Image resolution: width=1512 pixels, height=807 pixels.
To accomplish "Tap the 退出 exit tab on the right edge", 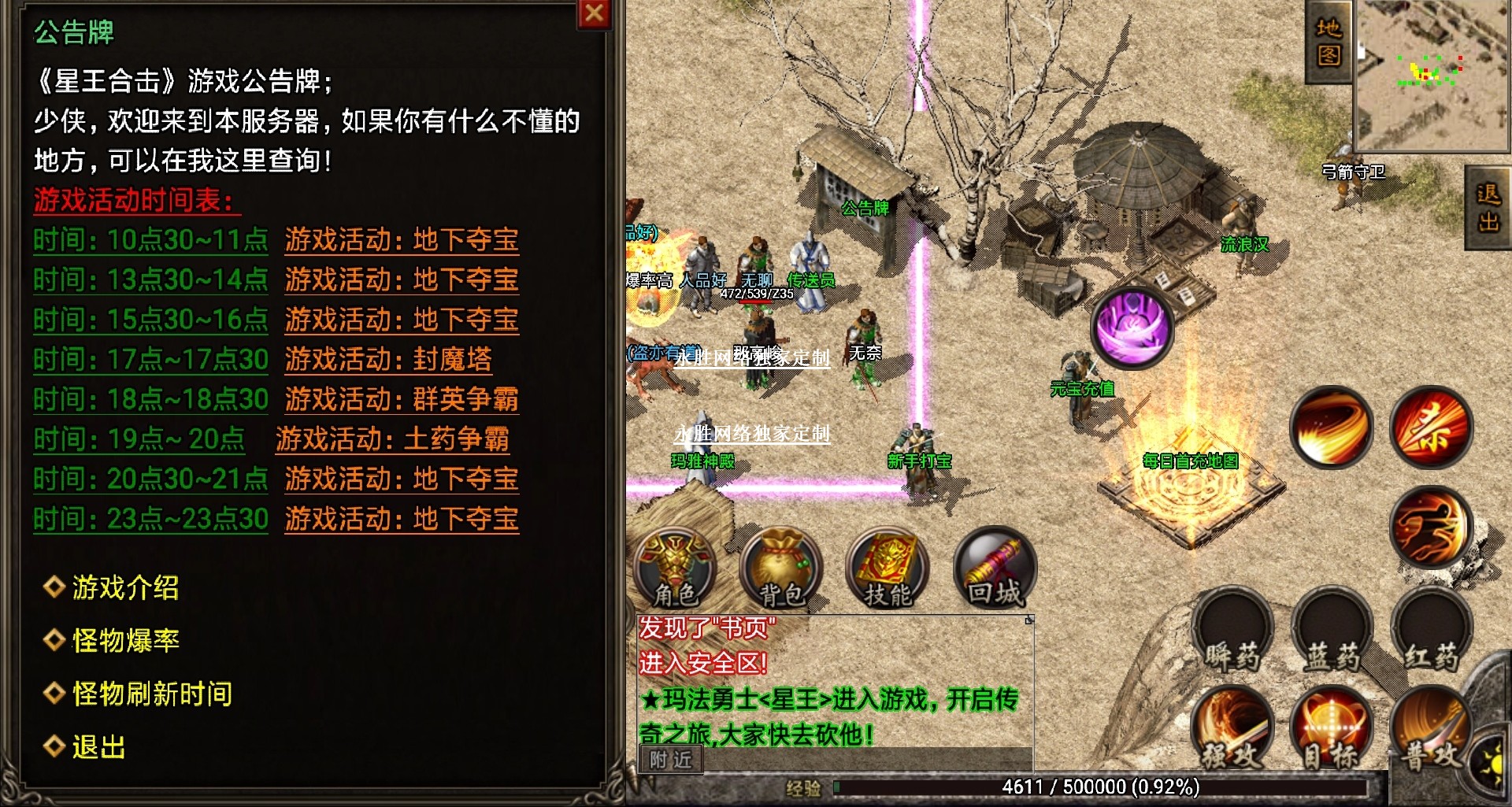I will [x=1488, y=207].
